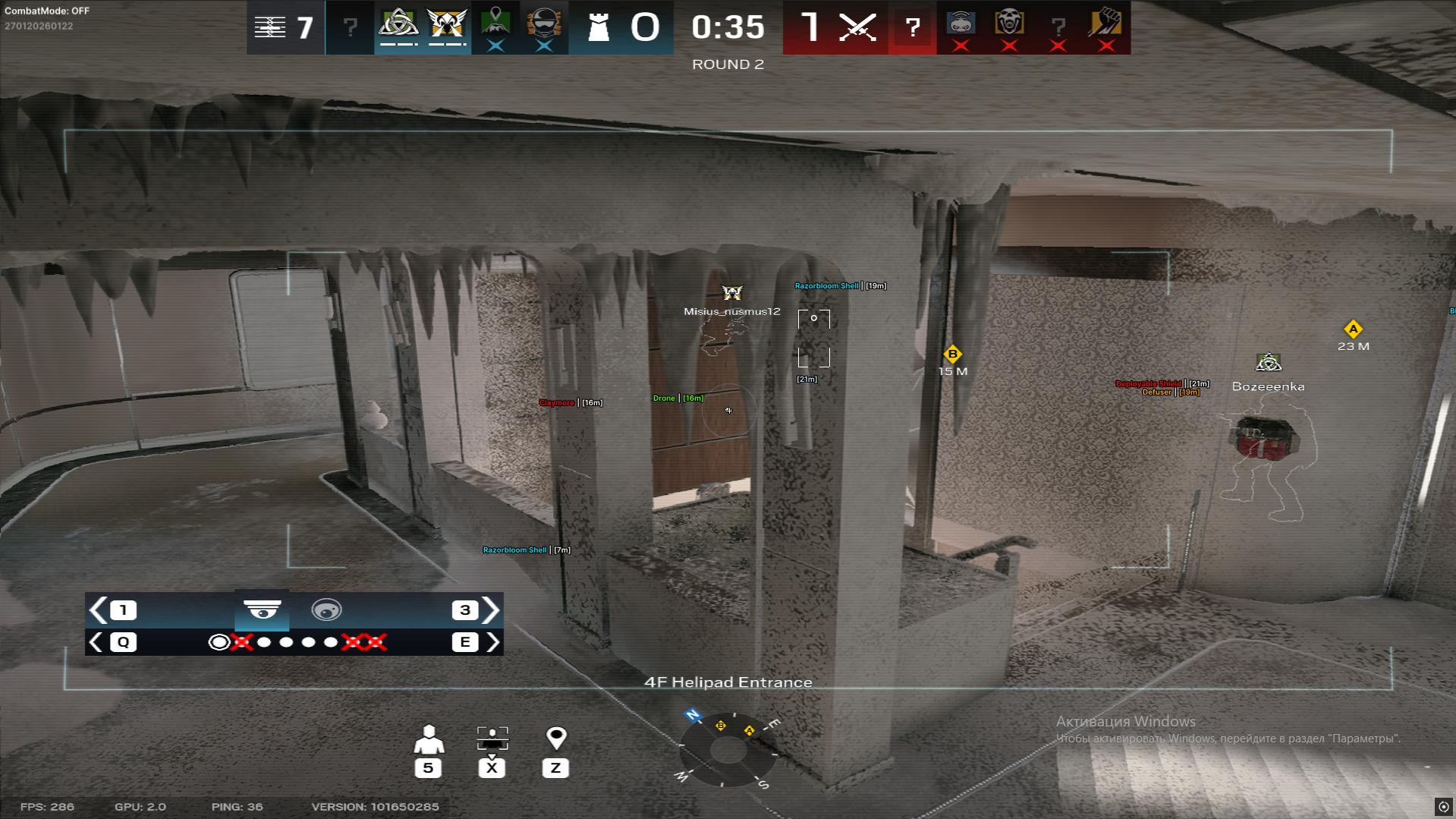Click the right chevron beside the E keybind
The height and width of the screenshot is (819, 1456).
492,642
